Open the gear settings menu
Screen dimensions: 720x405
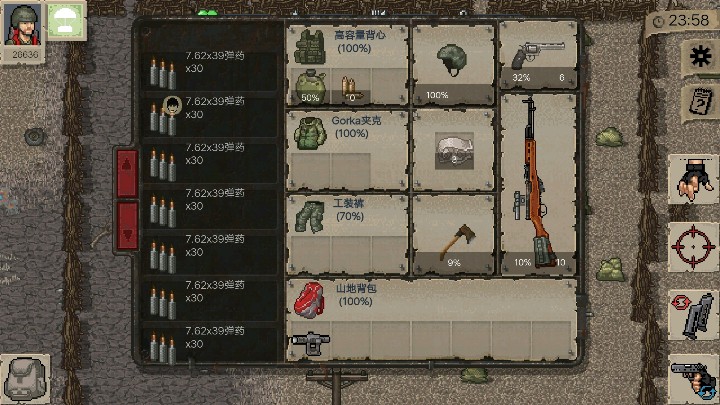click(x=697, y=56)
